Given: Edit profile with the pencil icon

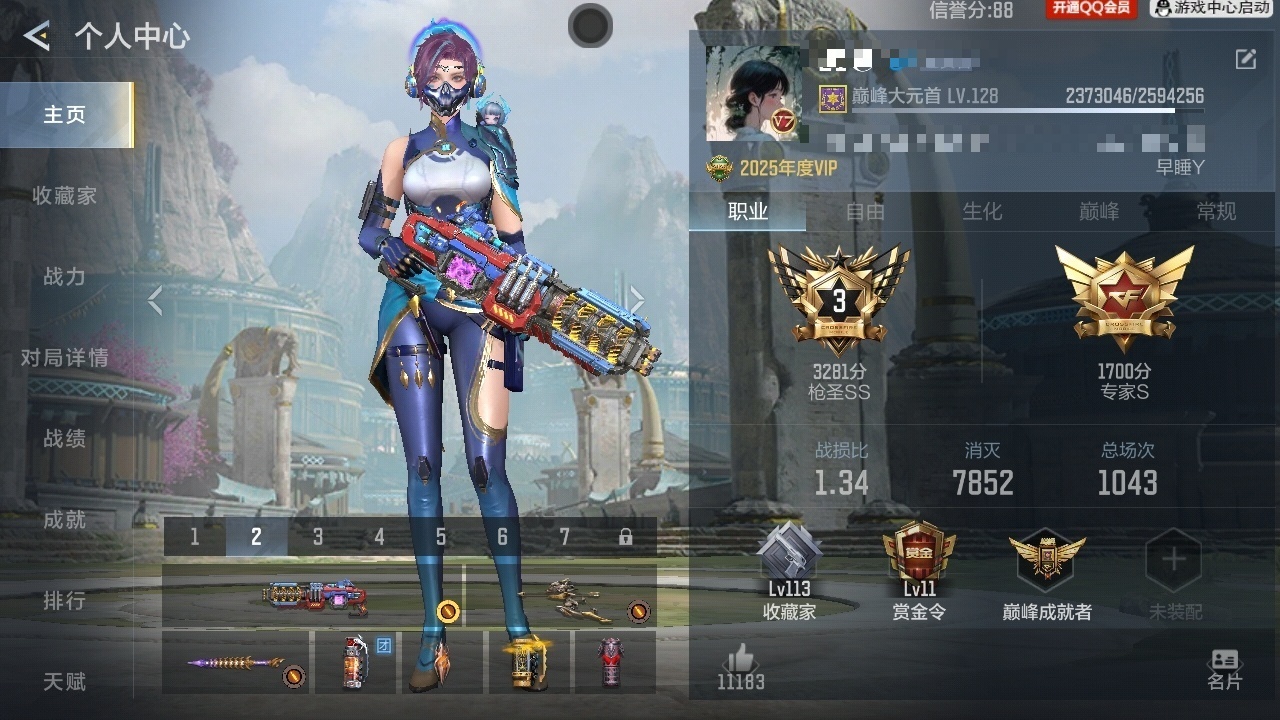Looking at the screenshot, I should pyautogui.click(x=1245, y=59).
